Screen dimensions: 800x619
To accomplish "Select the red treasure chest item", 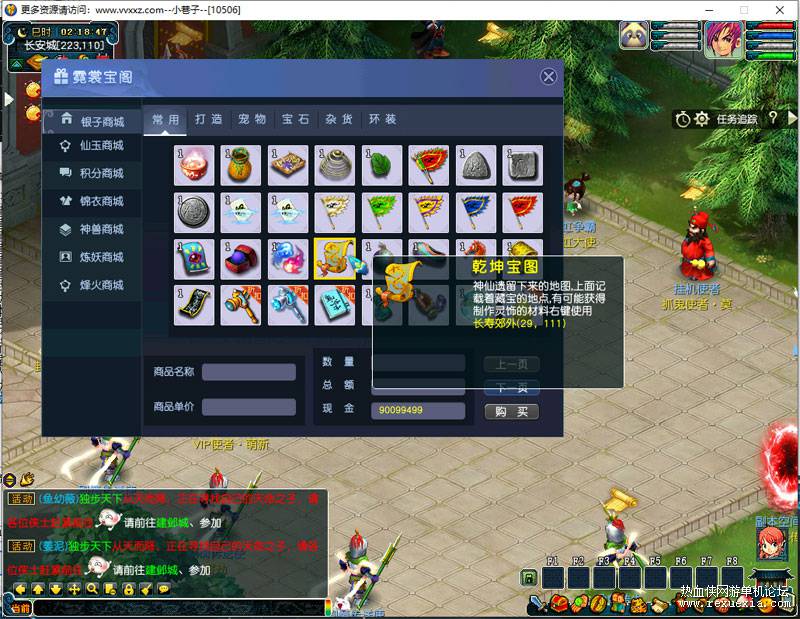I will coord(241,259).
